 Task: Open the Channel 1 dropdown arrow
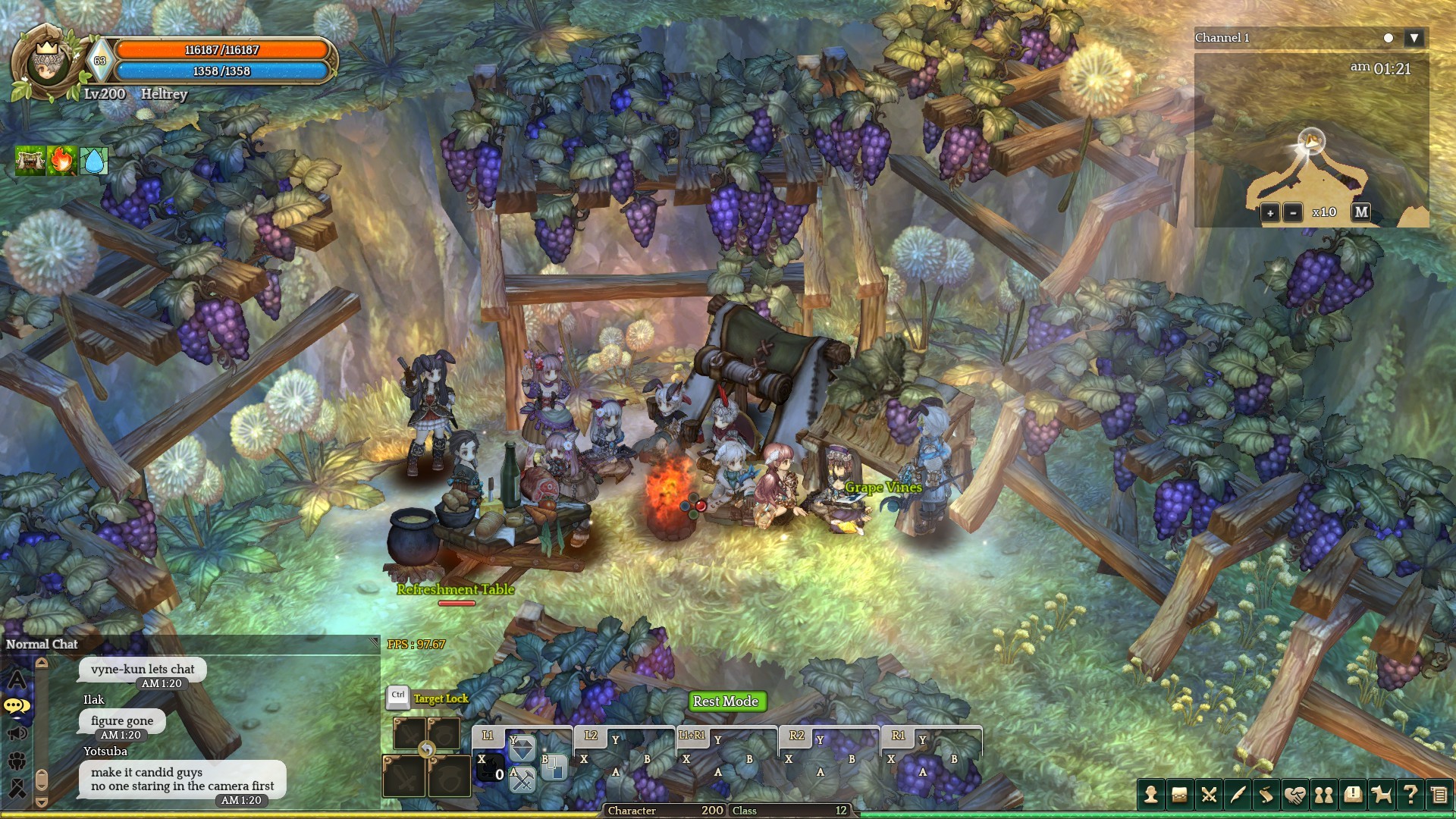pyautogui.click(x=1414, y=38)
